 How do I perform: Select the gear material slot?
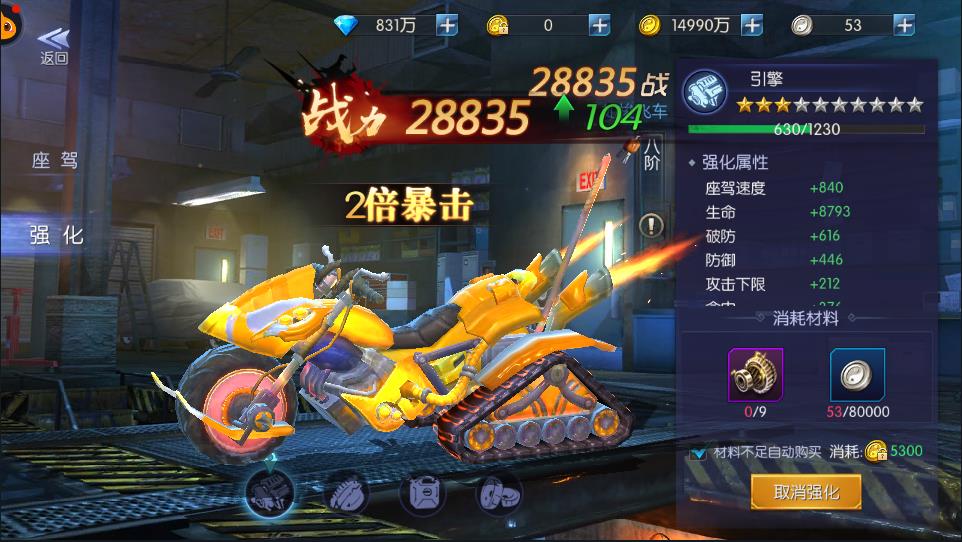coord(755,375)
